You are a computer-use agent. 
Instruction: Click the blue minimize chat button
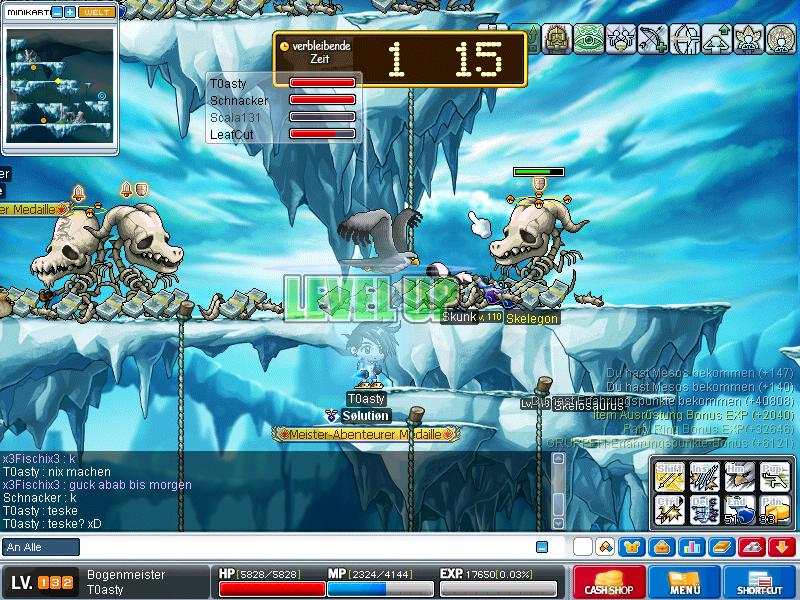542,547
